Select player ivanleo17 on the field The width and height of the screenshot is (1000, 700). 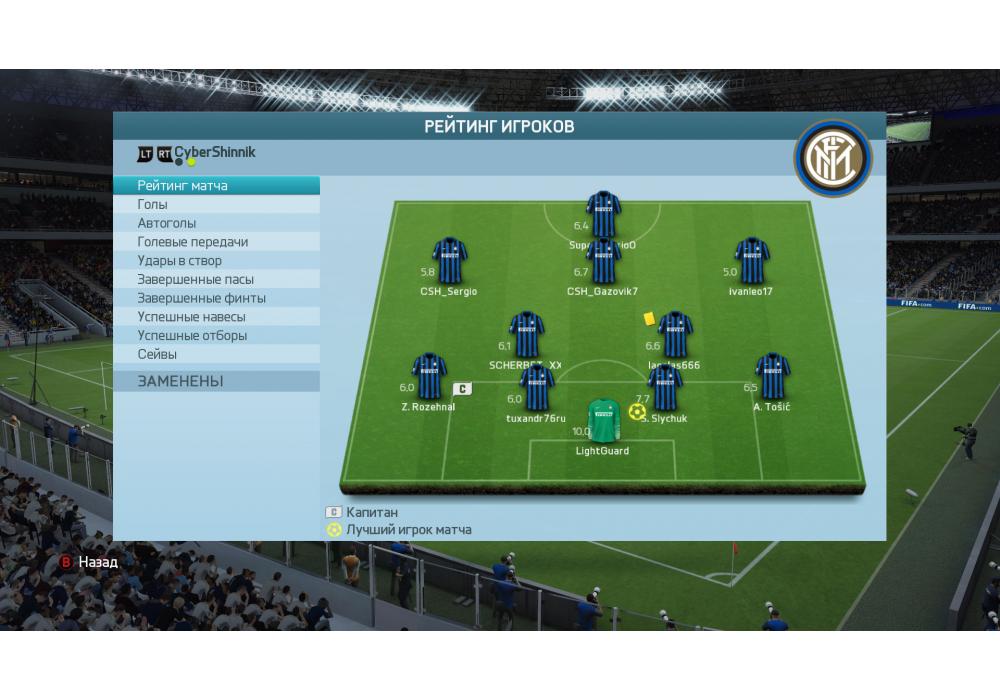point(751,261)
